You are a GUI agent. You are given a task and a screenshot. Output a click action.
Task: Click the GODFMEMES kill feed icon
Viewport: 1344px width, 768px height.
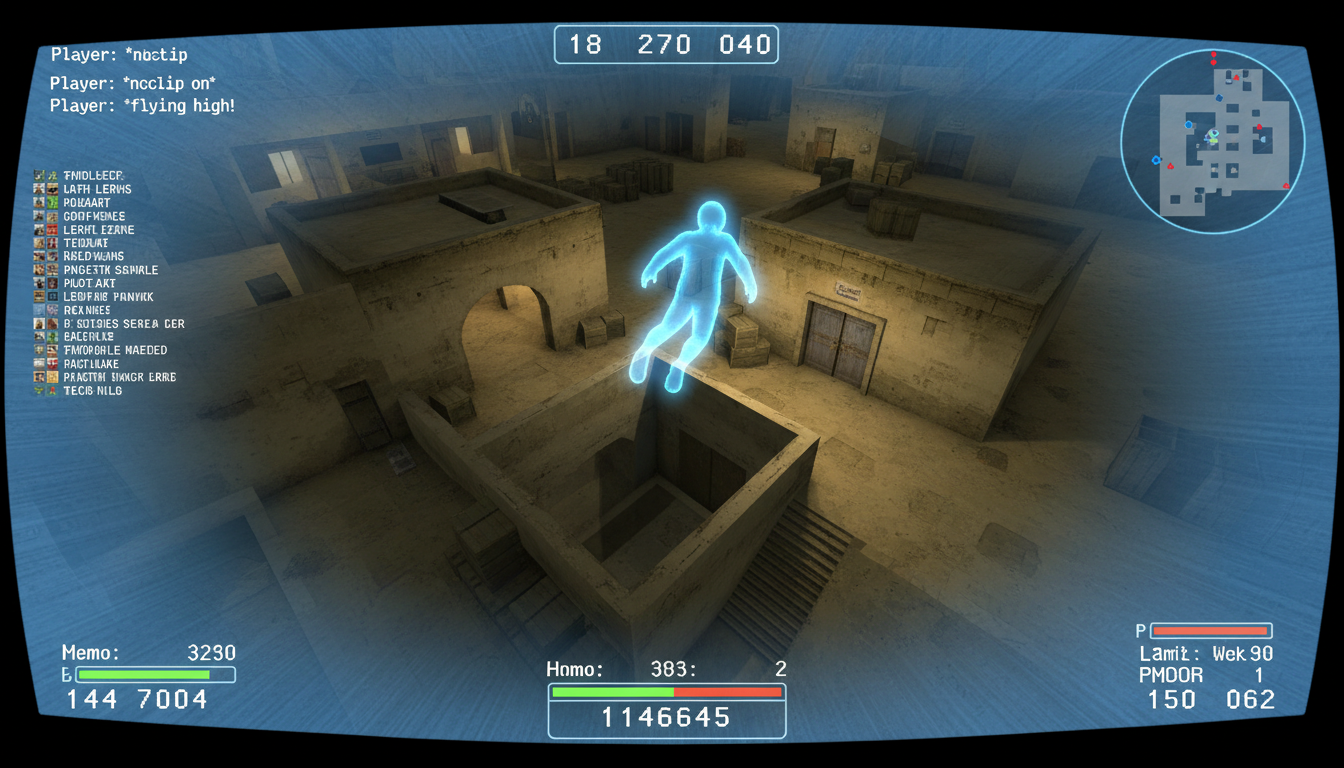[40, 215]
